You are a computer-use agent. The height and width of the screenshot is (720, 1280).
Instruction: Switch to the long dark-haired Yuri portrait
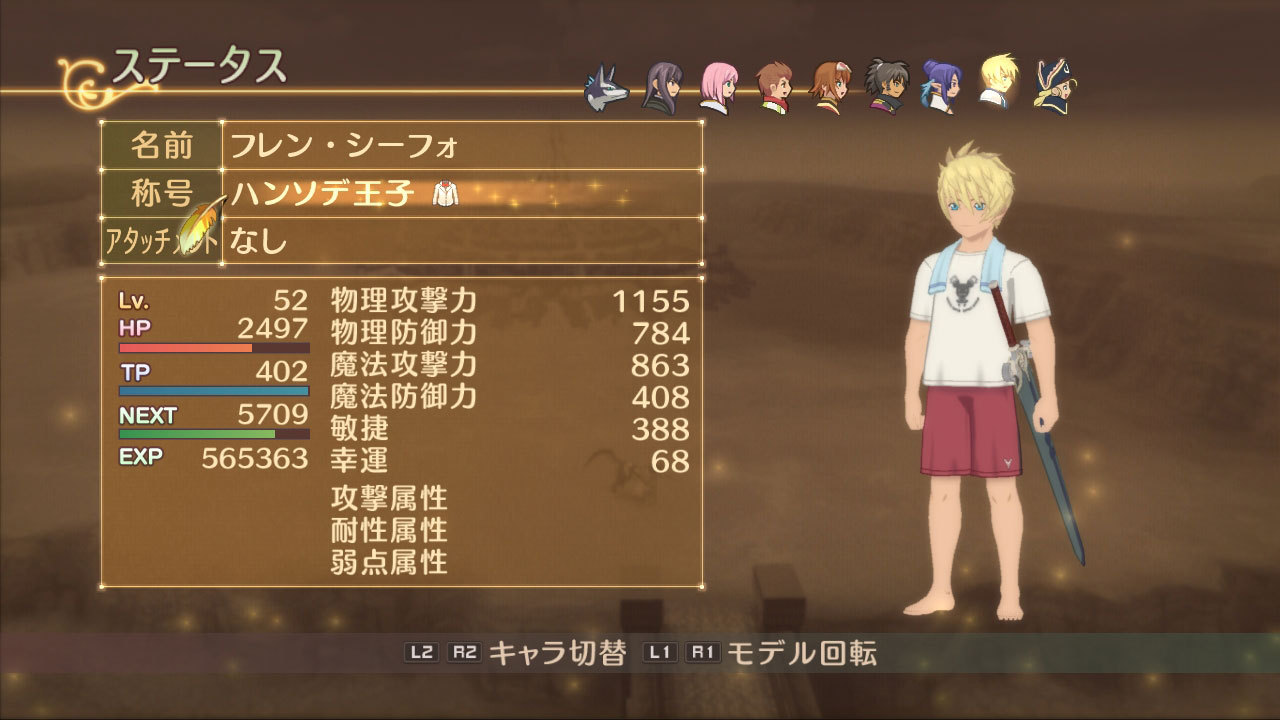[x=662, y=88]
